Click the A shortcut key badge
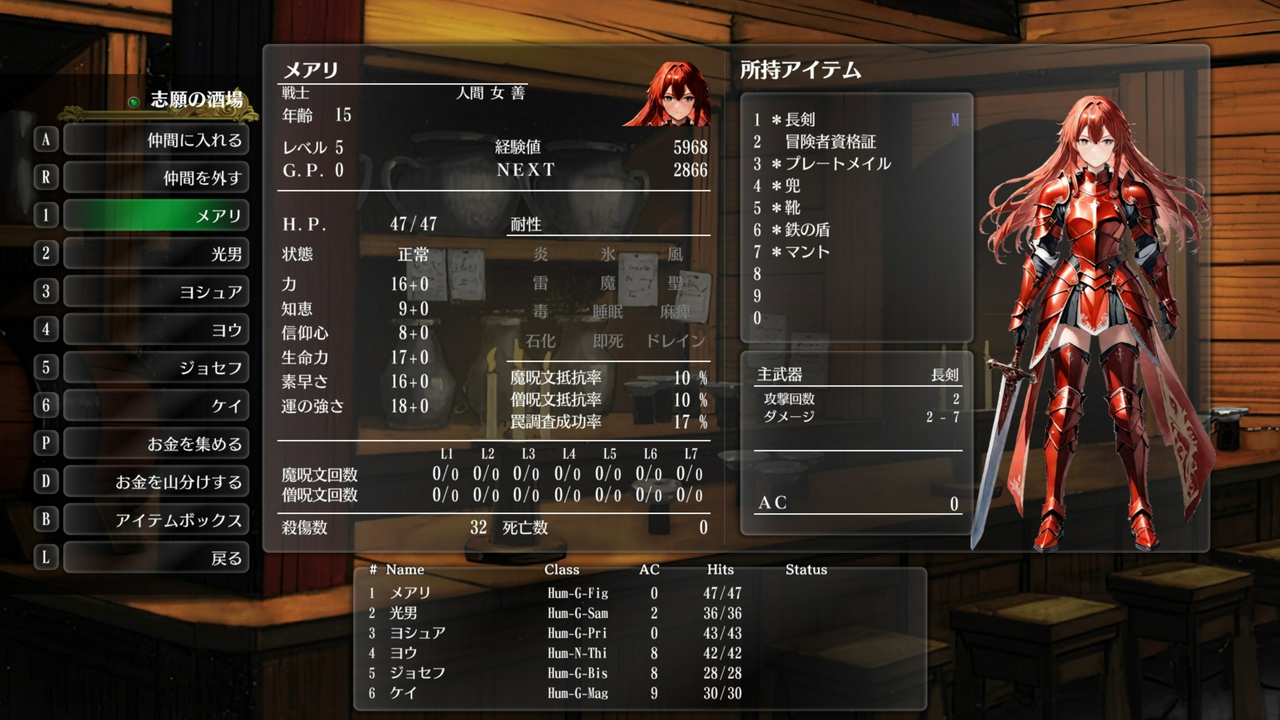This screenshot has width=1280, height=720. [44, 141]
